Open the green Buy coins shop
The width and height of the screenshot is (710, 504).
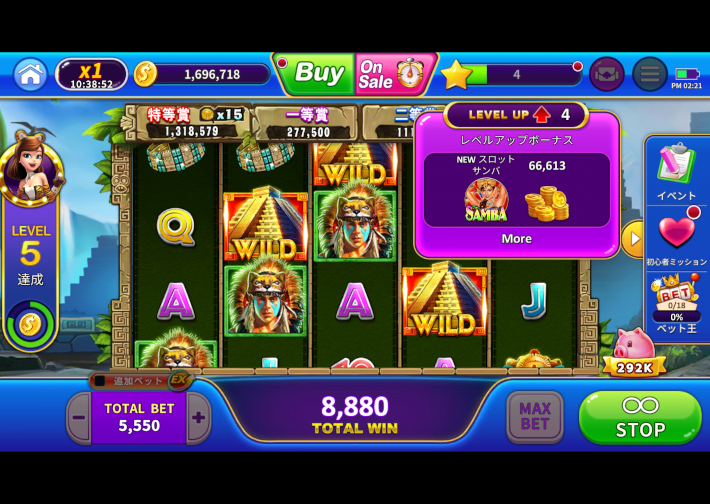316,73
